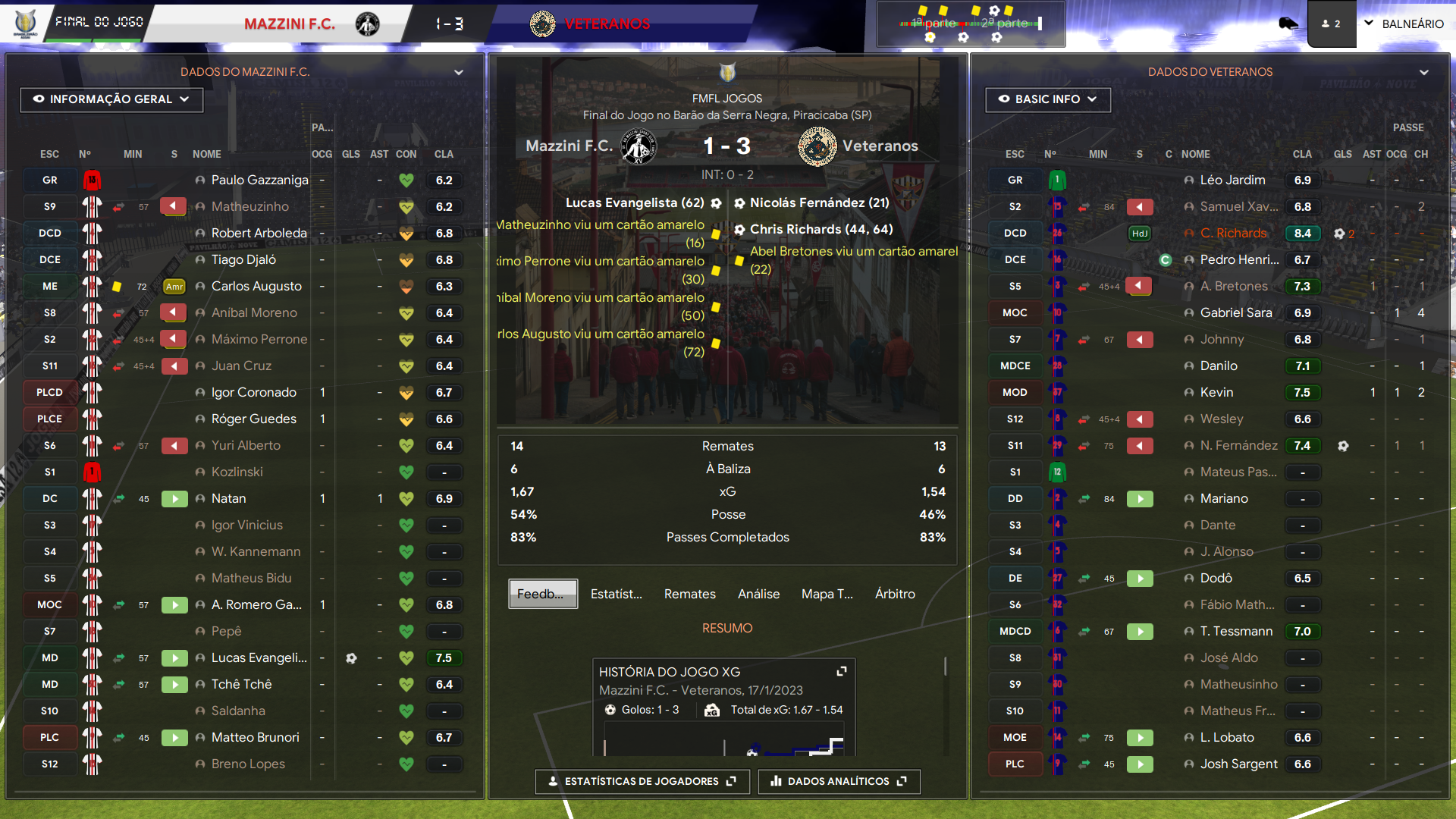This screenshot has height=819, width=1456.
Task: Expand the História do Jogo xG panel
Action: pyautogui.click(x=841, y=671)
